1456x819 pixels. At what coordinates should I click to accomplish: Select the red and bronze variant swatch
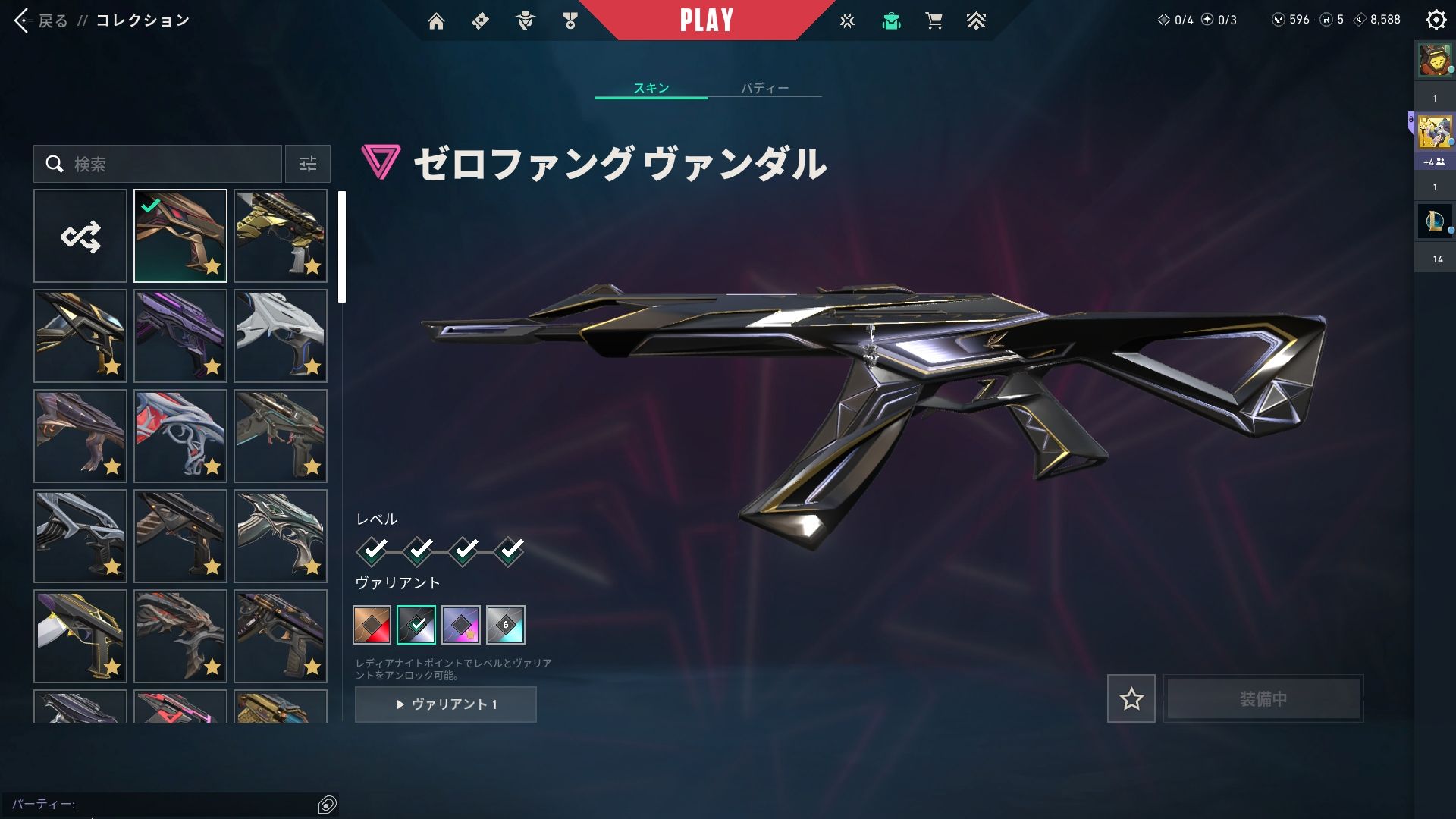click(x=372, y=625)
